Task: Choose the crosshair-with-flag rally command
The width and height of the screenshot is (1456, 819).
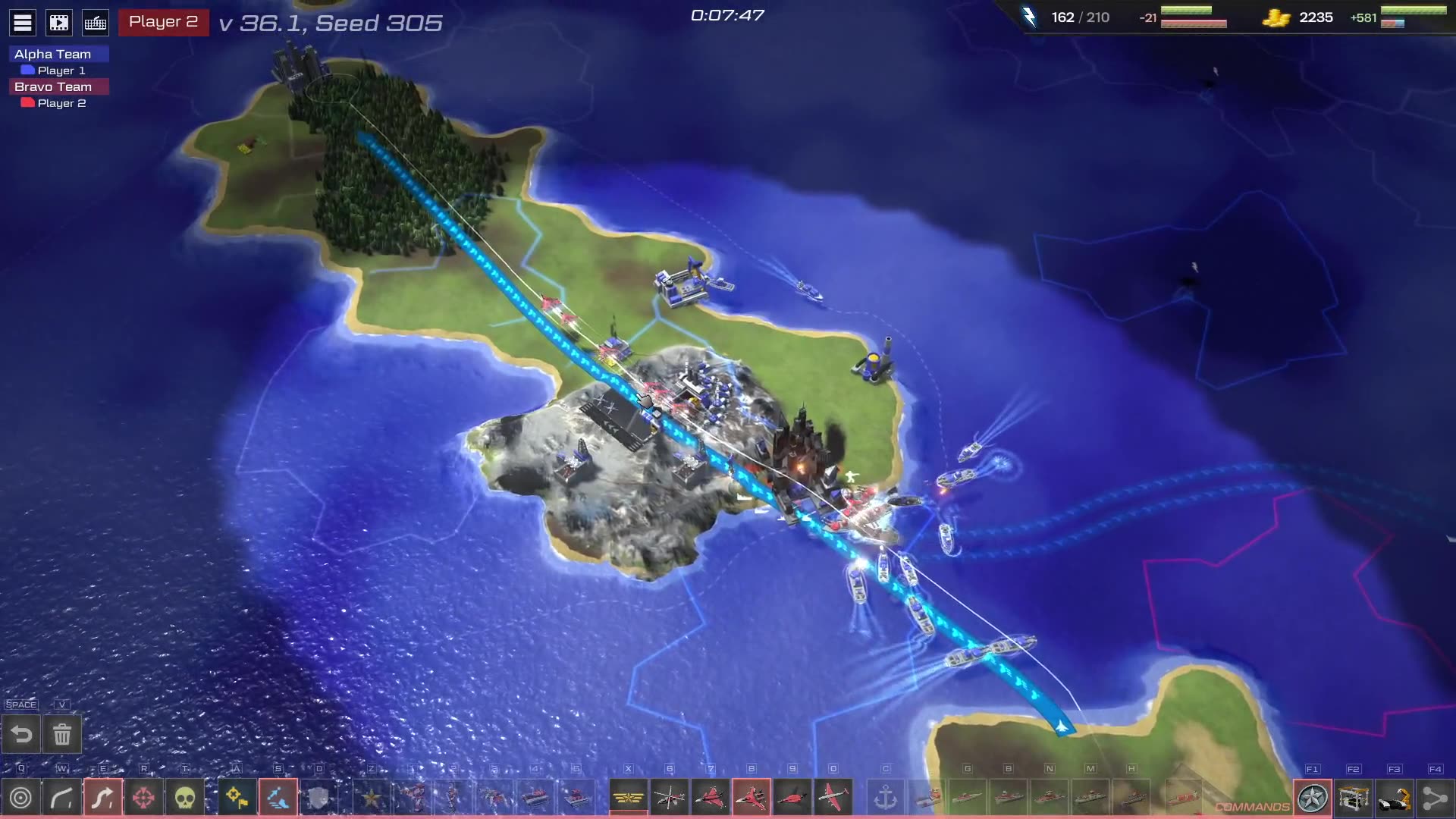Action: (x=237, y=798)
